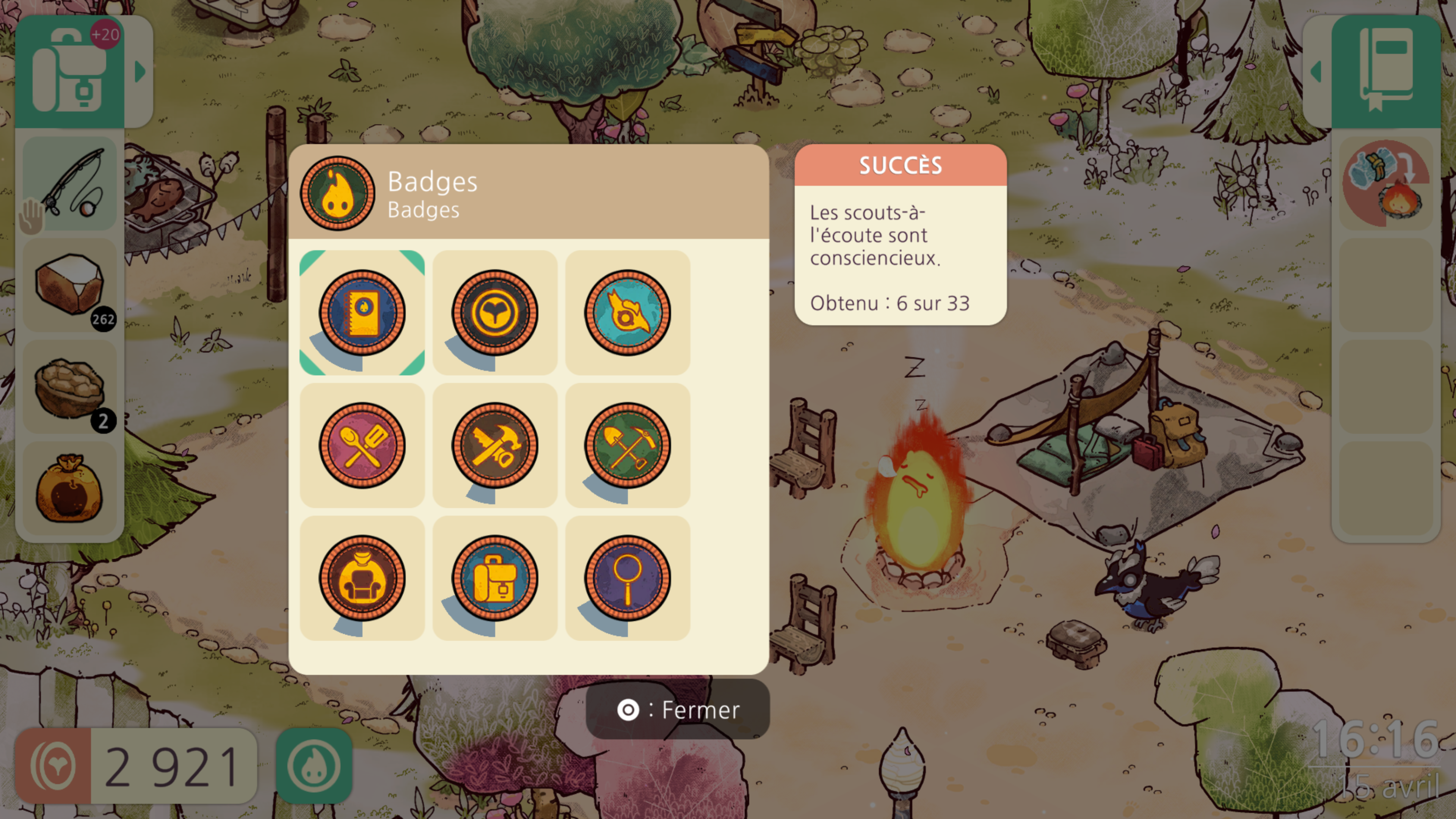Close the badges panel with Fermer
Screen dimensions: 1456x819
coord(678,710)
